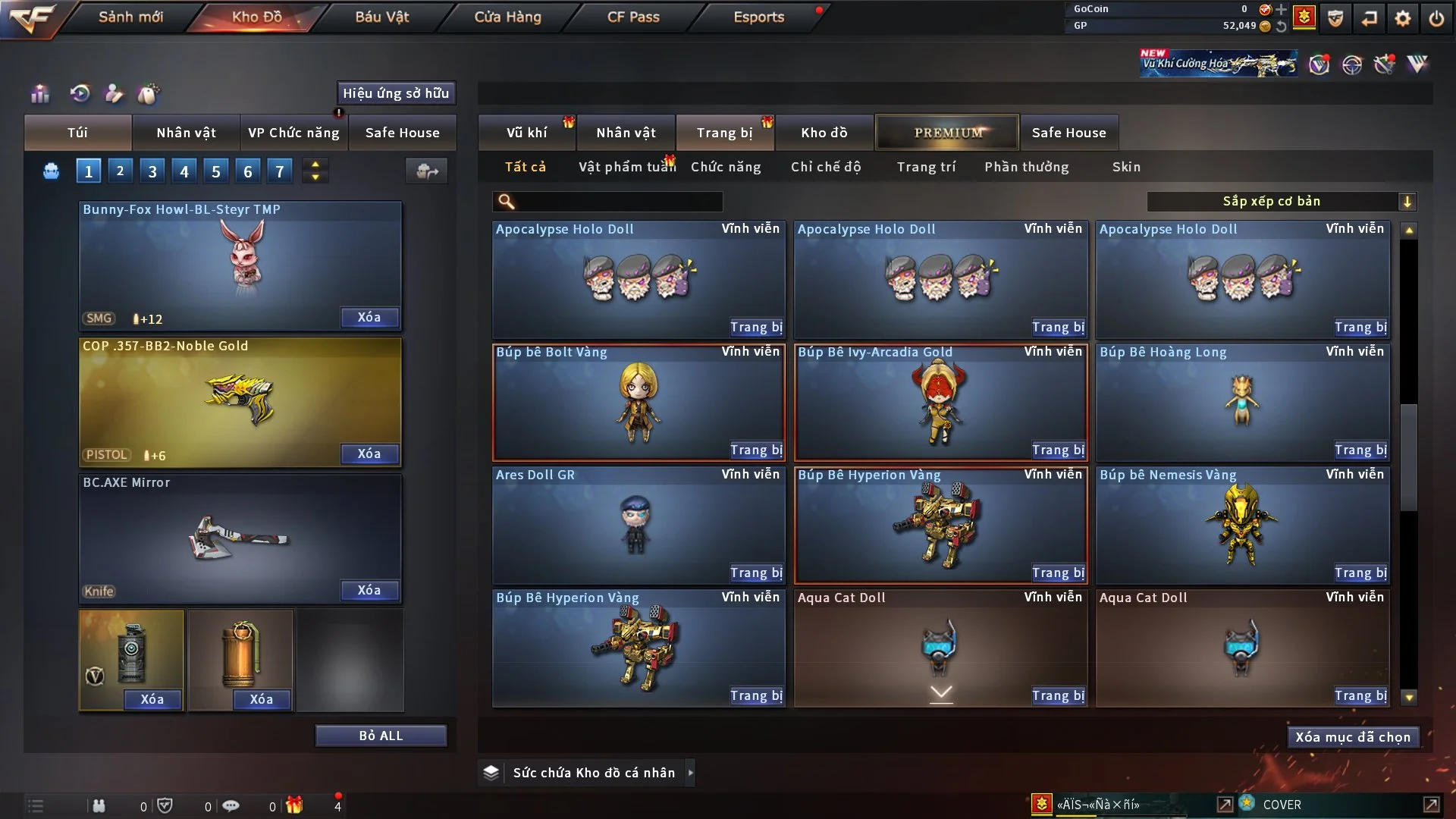Click the Bỏ ALL button
The width and height of the screenshot is (1456, 819).
coord(381,736)
